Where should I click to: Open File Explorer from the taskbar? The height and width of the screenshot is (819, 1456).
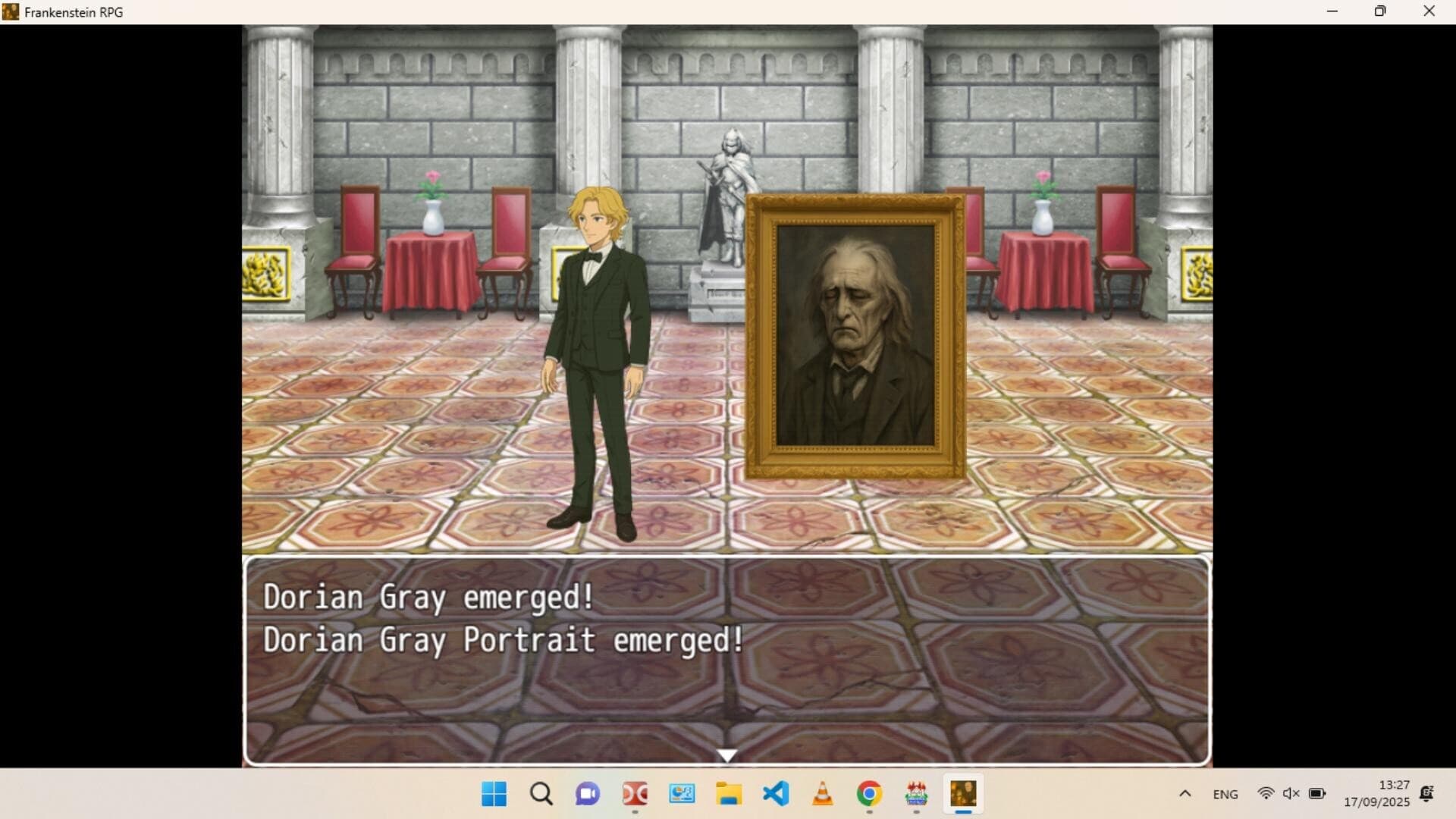click(729, 794)
